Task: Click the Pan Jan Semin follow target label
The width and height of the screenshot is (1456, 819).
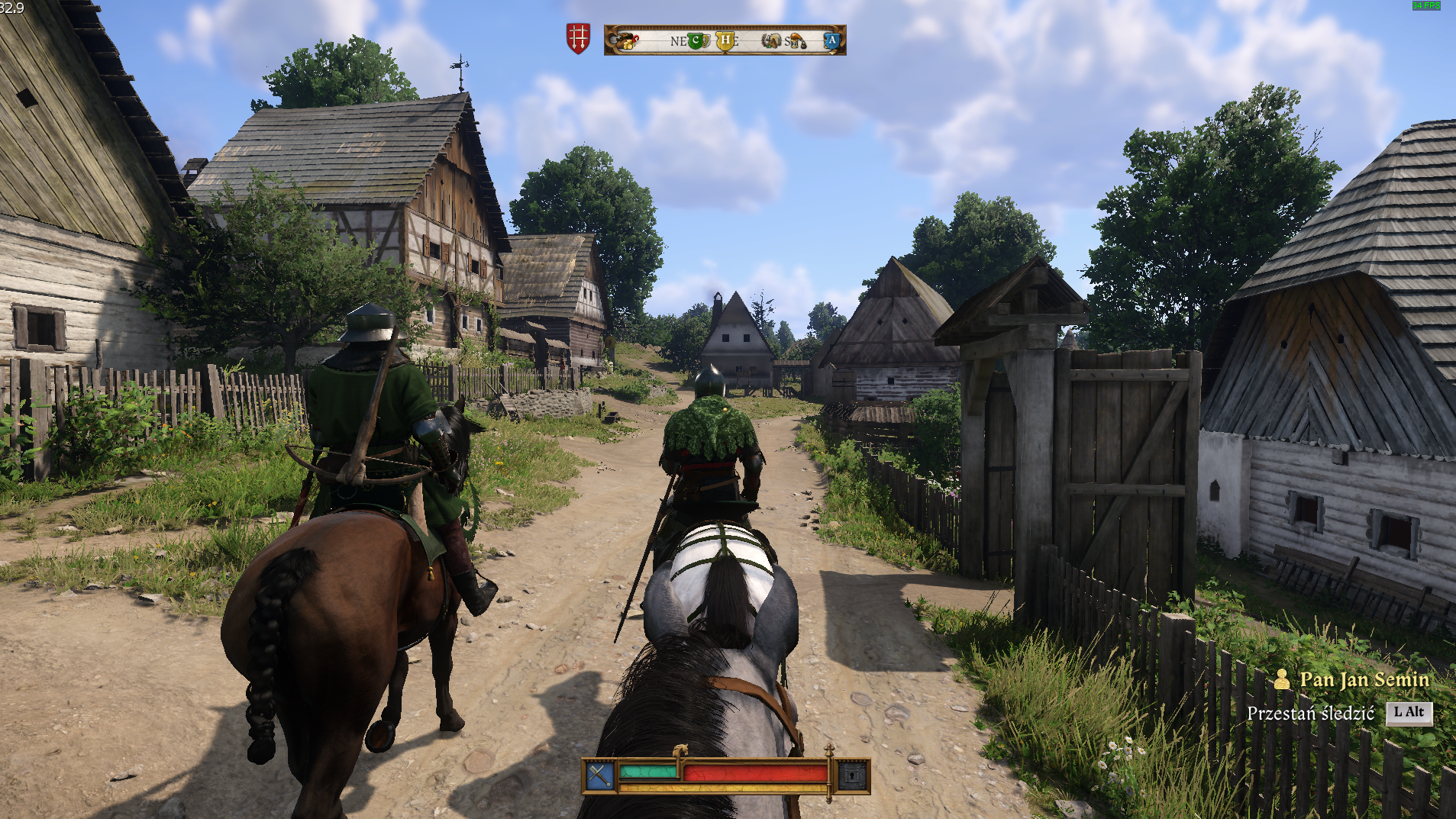Action: click(1364, 679)
